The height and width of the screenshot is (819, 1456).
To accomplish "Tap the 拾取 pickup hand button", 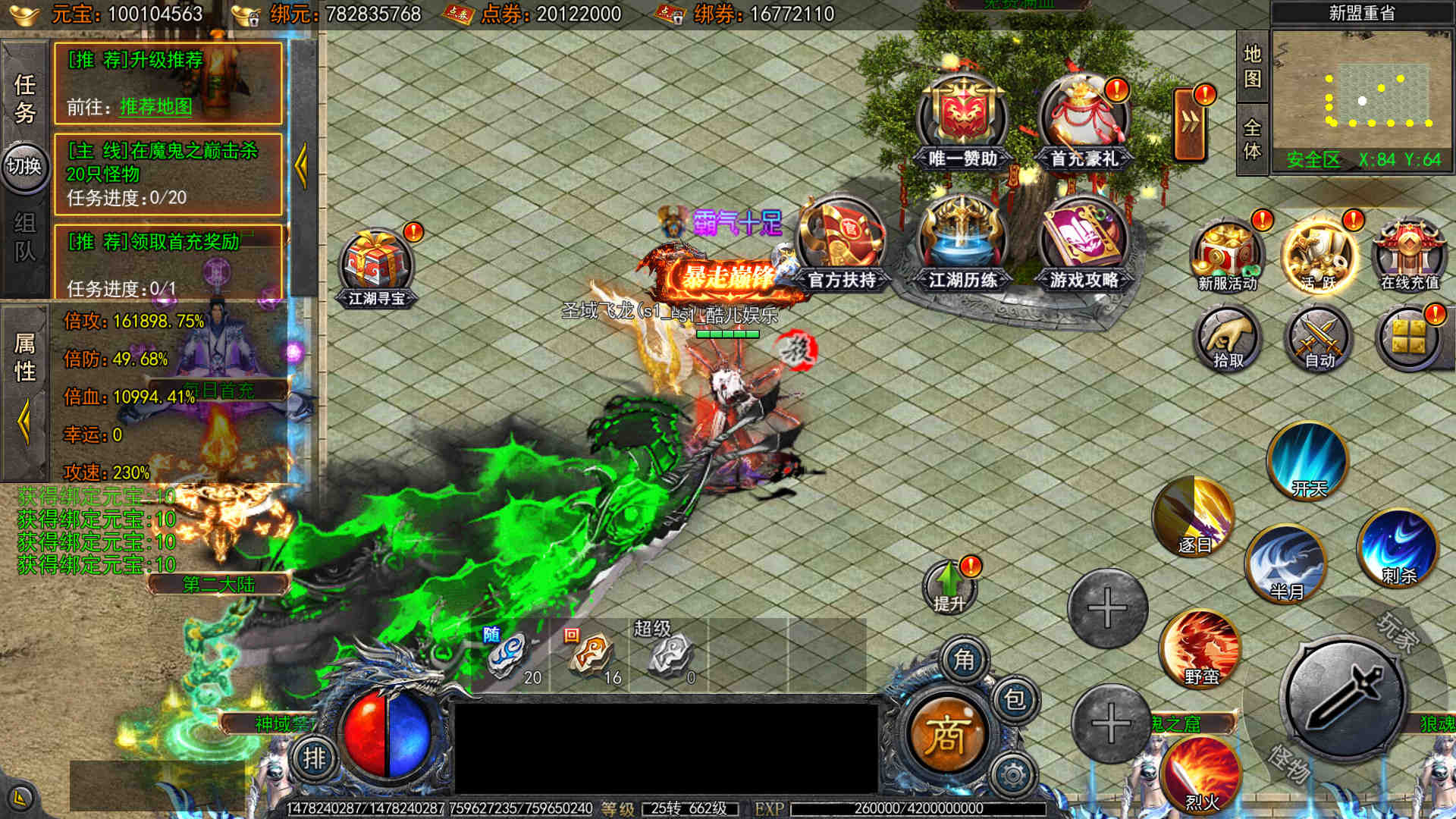I will (1227, 339).
